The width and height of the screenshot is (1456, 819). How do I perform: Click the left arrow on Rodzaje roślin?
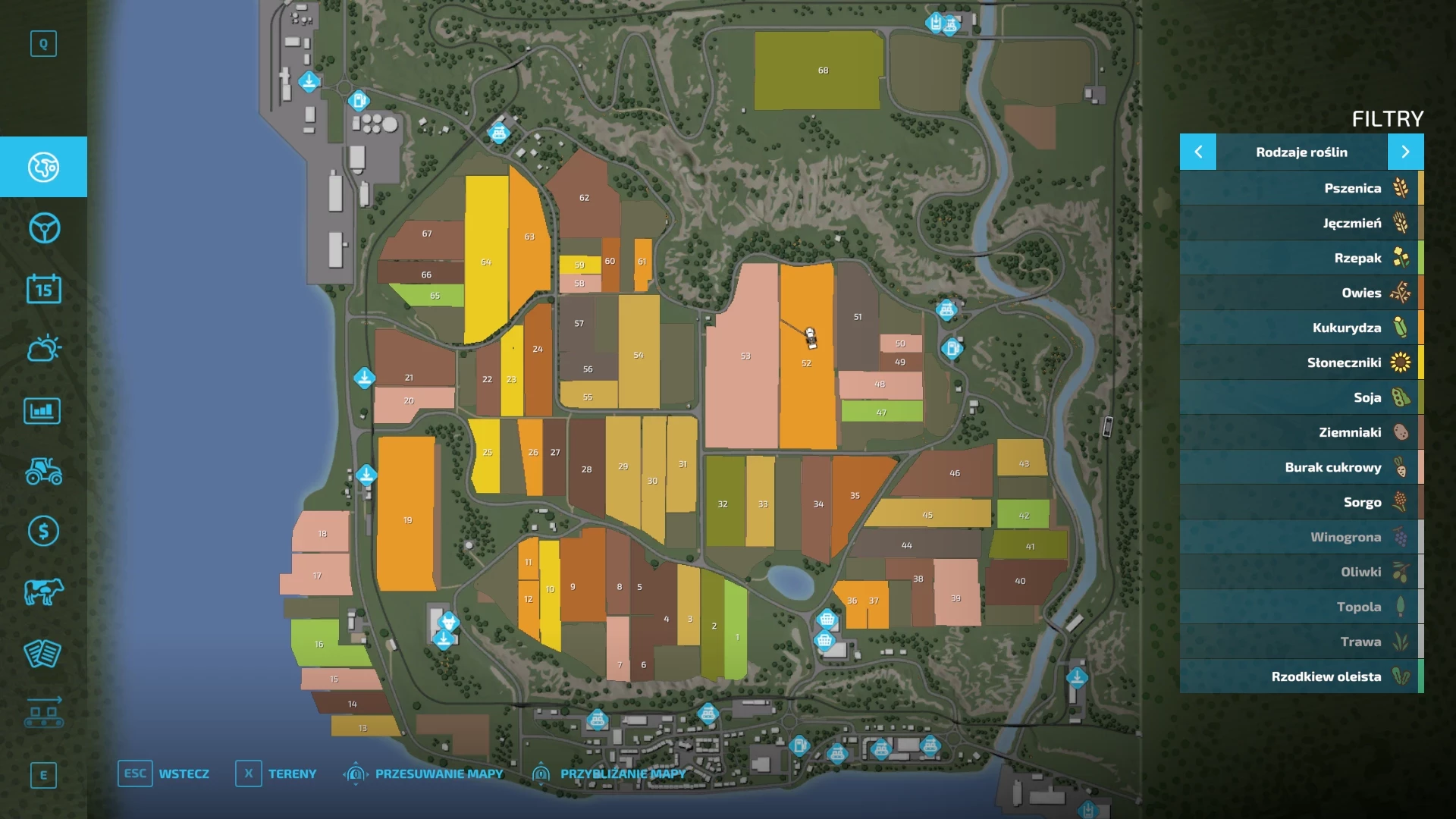(1198, 152)
